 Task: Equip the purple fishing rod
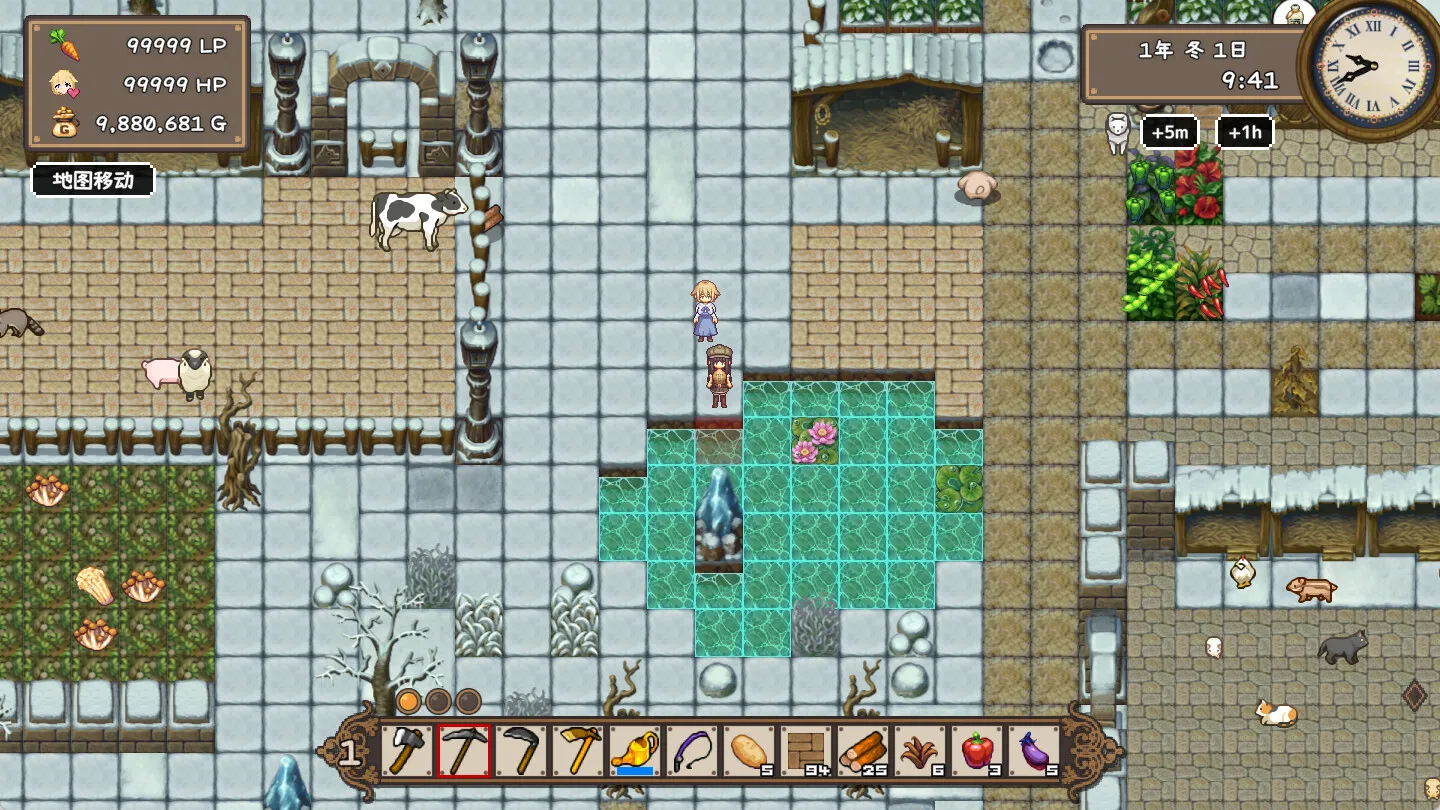pyautogui.click(x=692, y=750)
